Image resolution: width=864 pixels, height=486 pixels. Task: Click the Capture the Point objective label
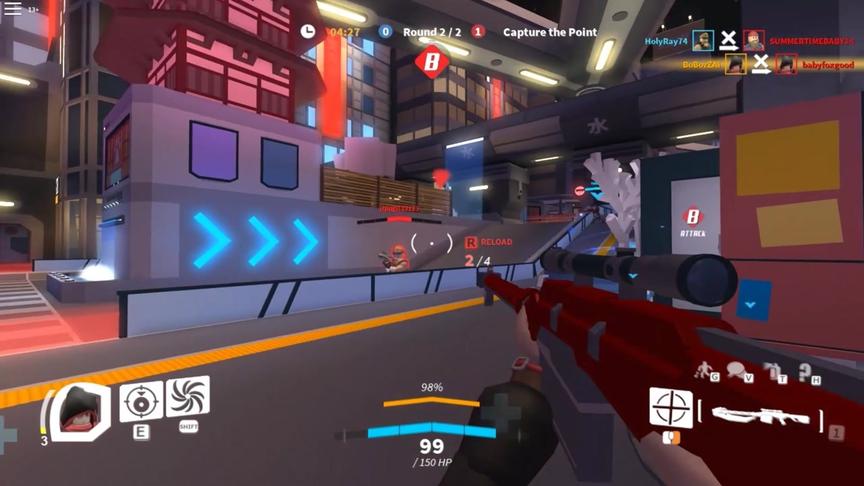tap(549, 32)
